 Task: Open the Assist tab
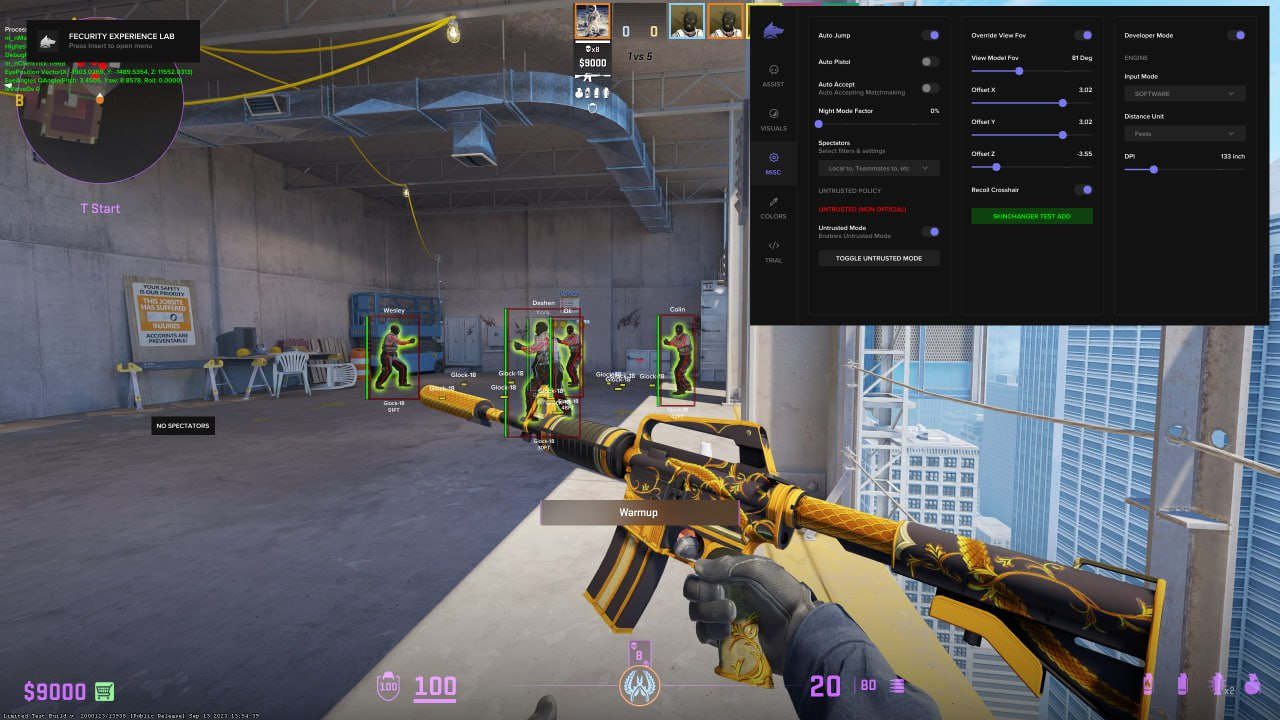tap(773, 75)
